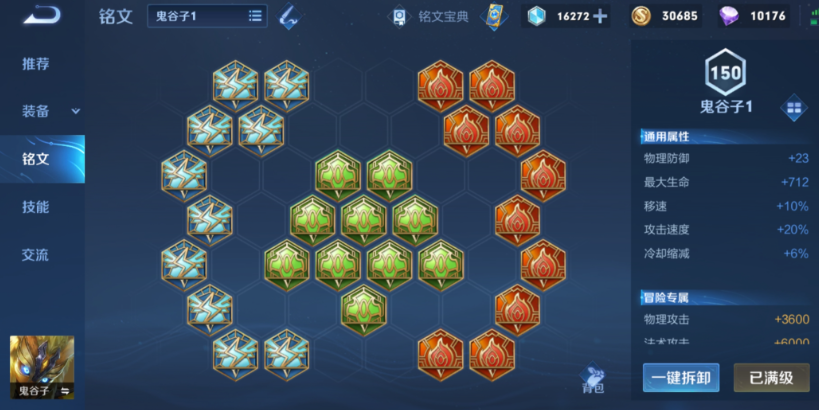Click the 一键拆卸 button
Image resolution: width=819 pixels, height=410 pixels.
pyautogui.click(x=680, y=378)
